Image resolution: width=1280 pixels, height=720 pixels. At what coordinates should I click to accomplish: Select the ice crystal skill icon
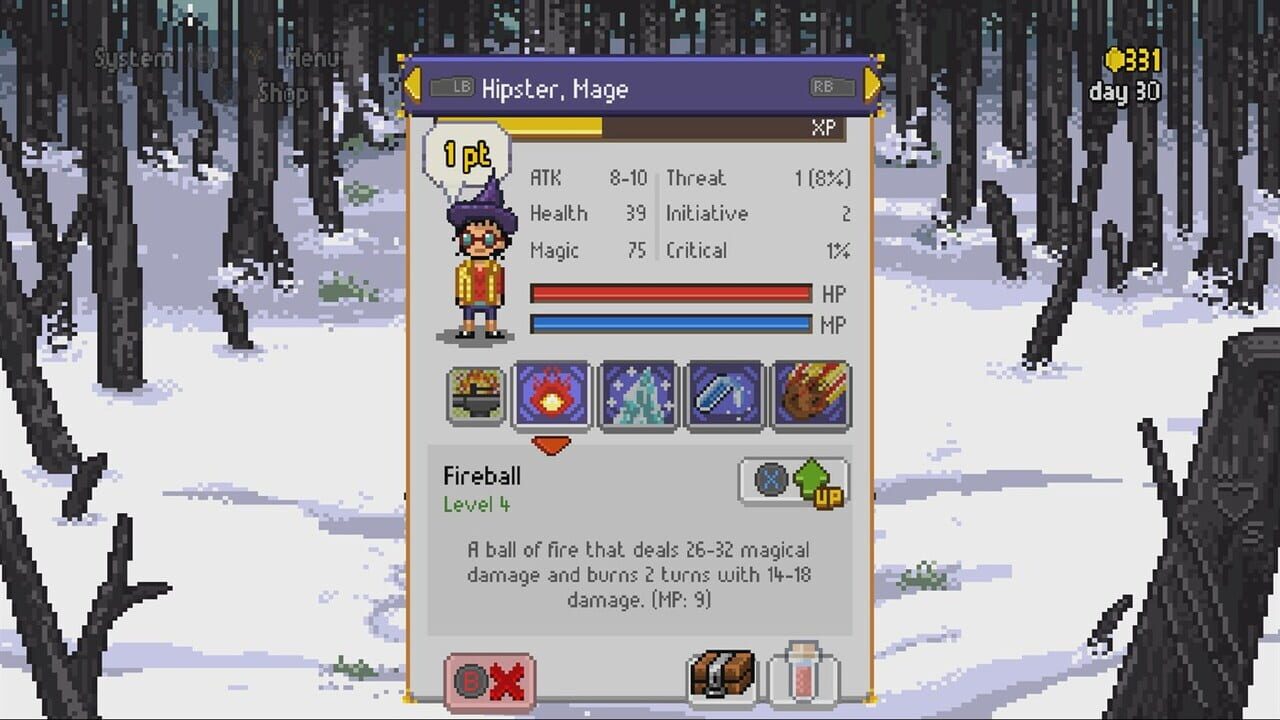[x=639, y=397]
